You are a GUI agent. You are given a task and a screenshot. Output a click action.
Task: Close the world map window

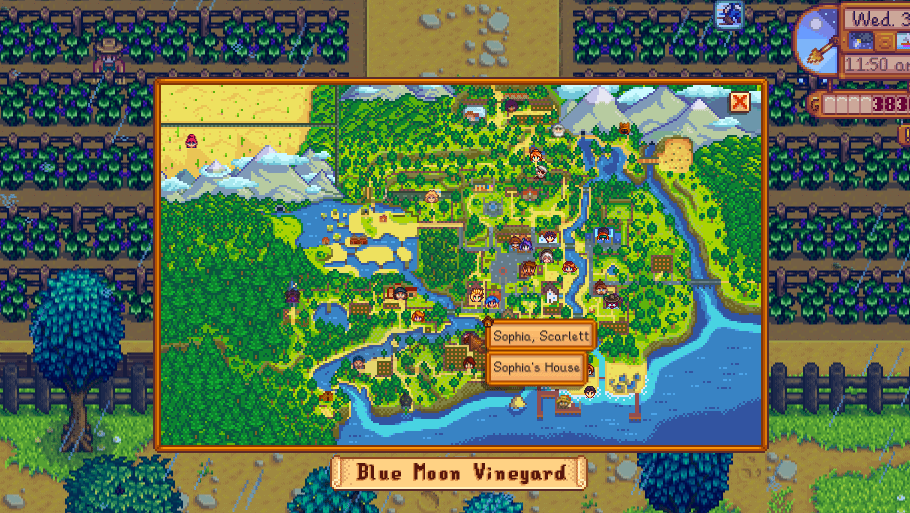click(x=739, y=102)
